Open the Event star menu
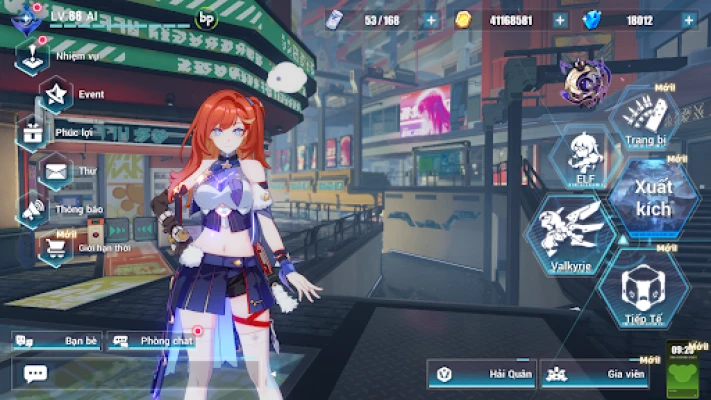The image size is (711, 400). click(55, 93)
